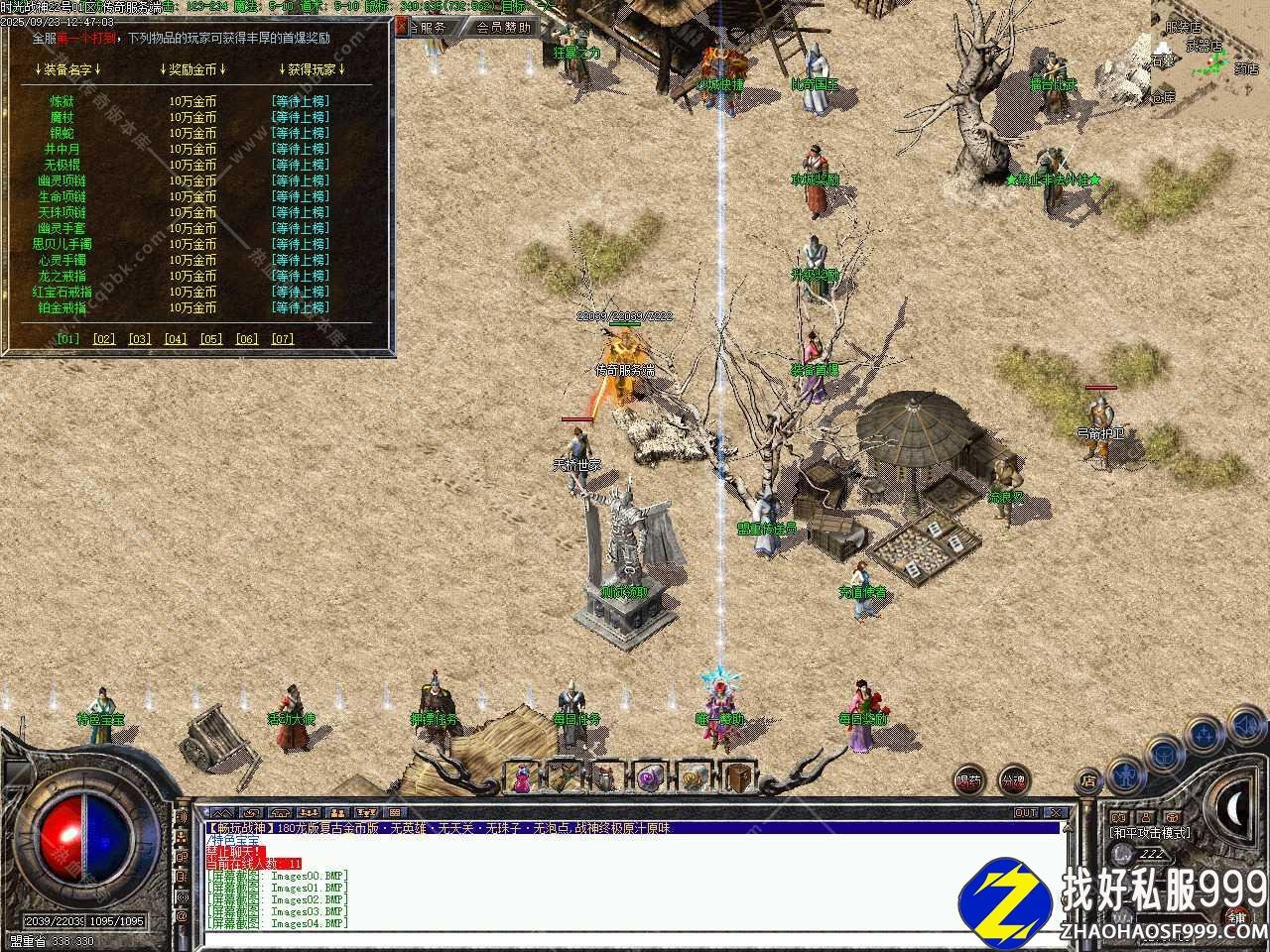Screen dimensions: 1270x952
Task: Close the red X beside the service tab
Action: [404, 28]
